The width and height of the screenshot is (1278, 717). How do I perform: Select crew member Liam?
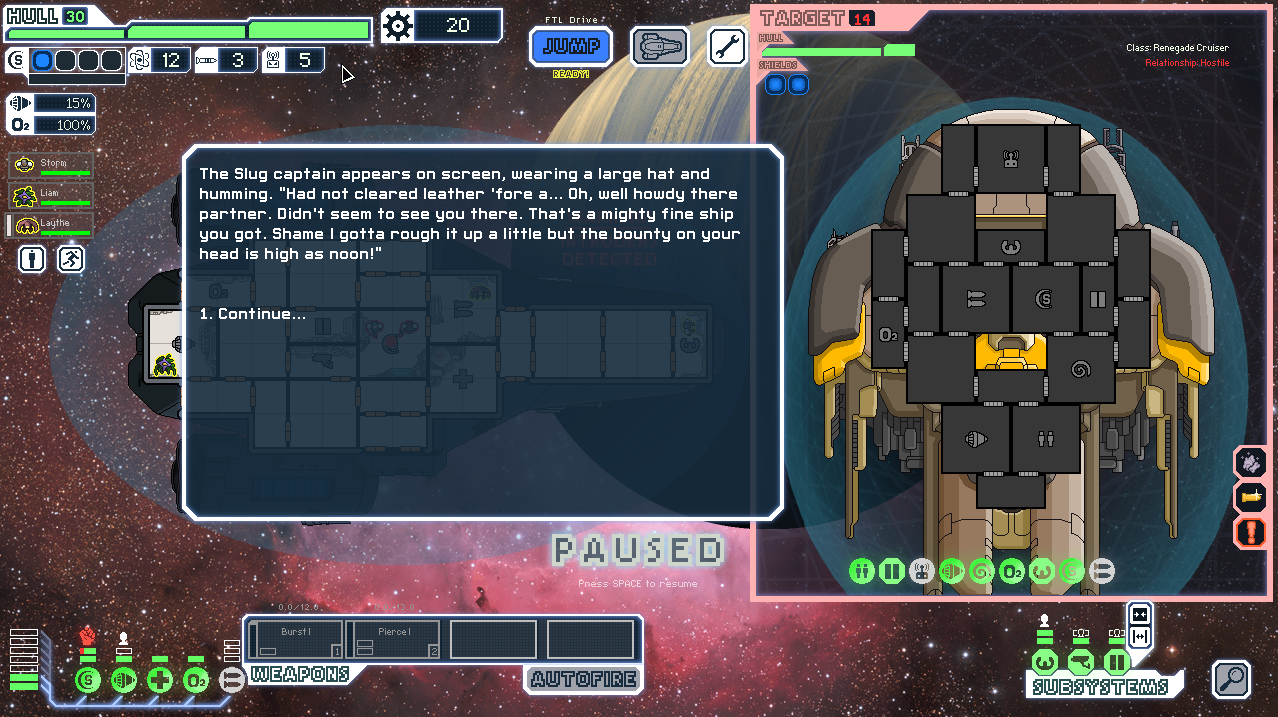(52, 195)
